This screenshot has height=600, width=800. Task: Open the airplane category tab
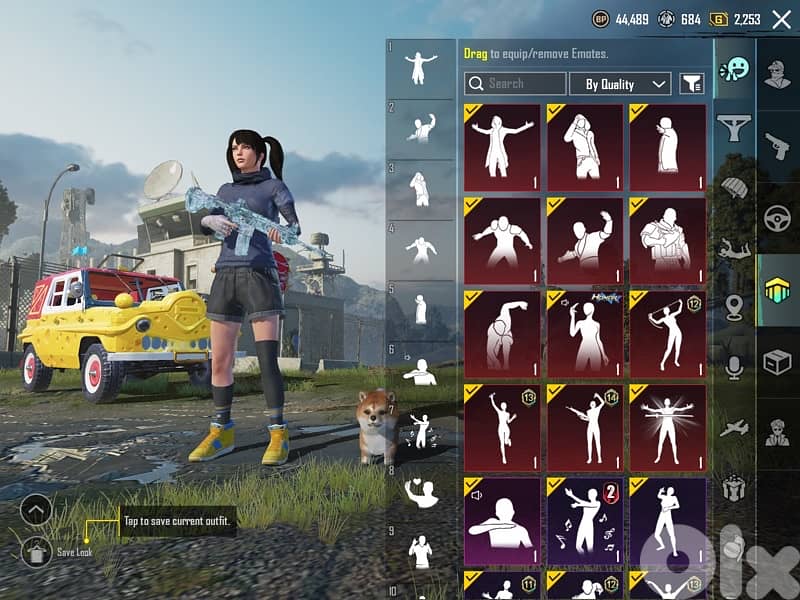click(735, 428)
